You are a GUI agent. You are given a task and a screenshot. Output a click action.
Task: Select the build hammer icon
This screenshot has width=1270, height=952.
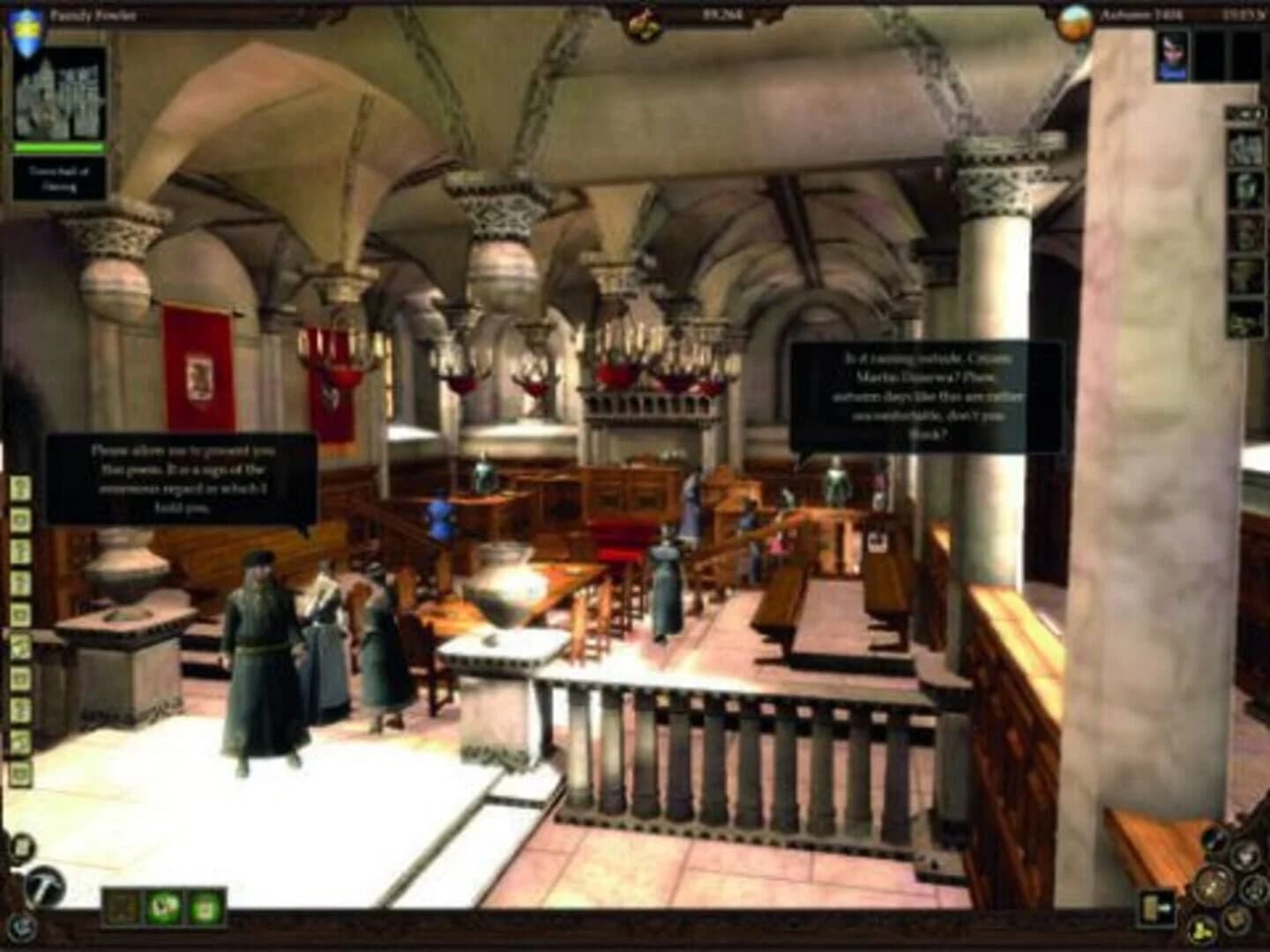click(x=44, y=887)
